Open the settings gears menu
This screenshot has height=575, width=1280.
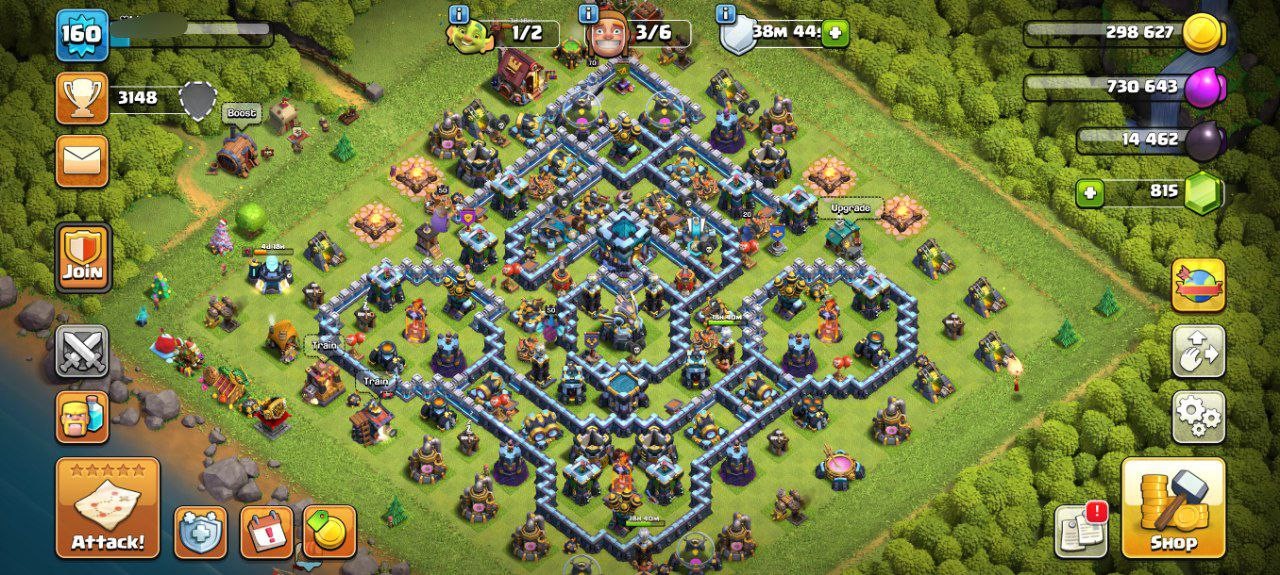(1198, 416)
